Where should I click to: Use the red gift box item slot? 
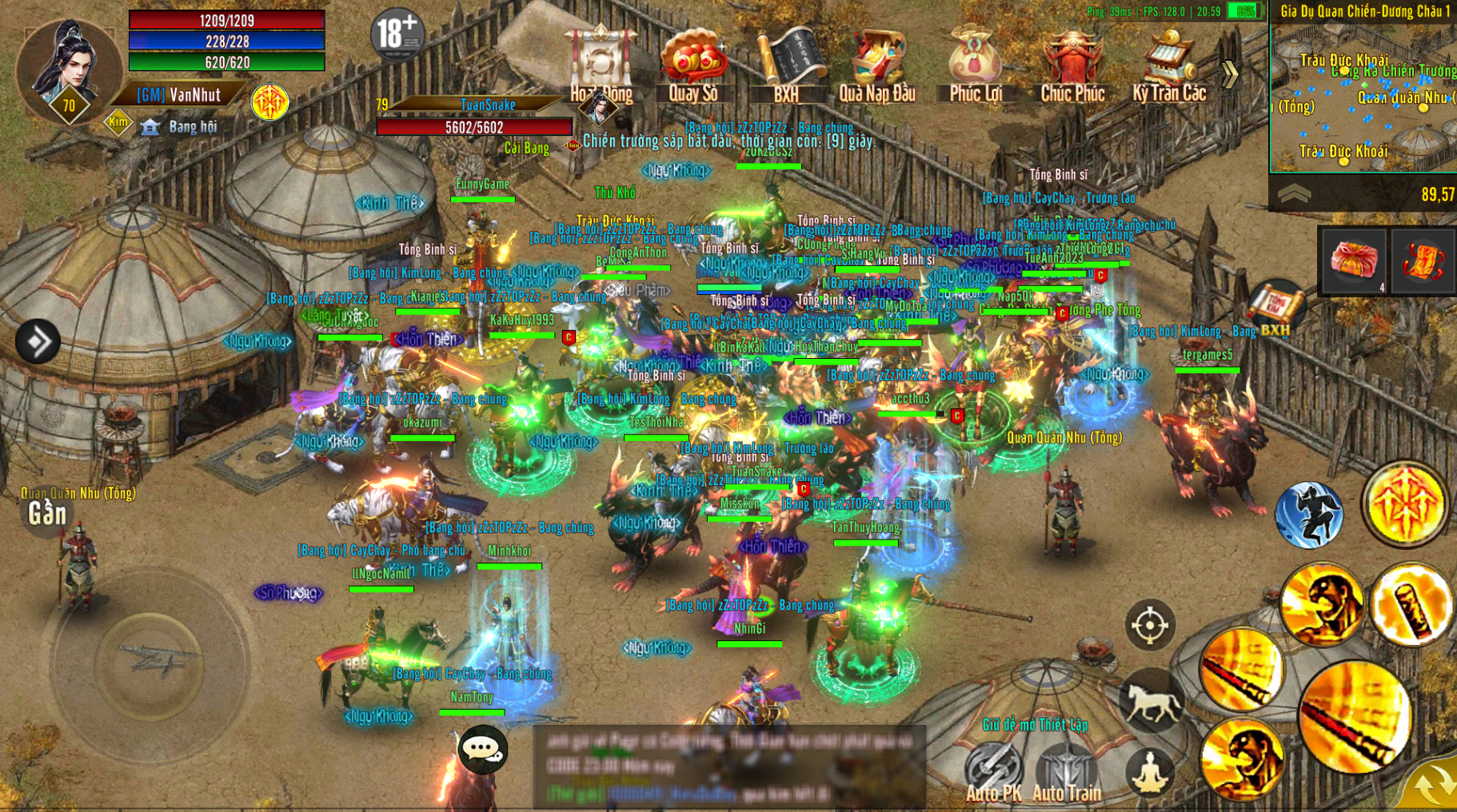(x=1354, y=261)
